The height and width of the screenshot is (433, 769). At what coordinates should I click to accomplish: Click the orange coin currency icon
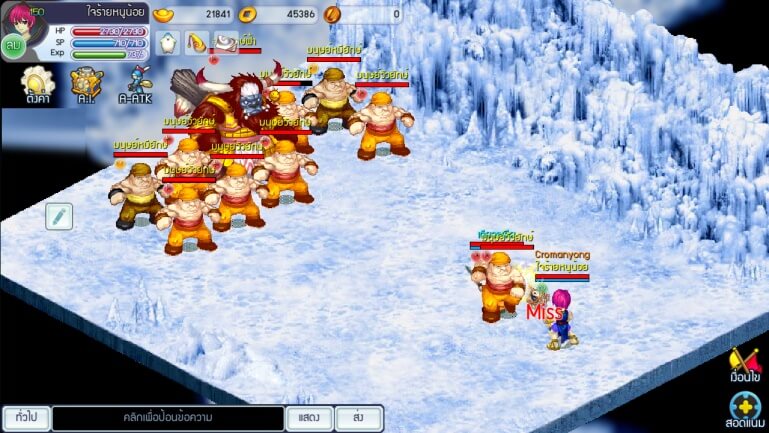coord(333,14)
